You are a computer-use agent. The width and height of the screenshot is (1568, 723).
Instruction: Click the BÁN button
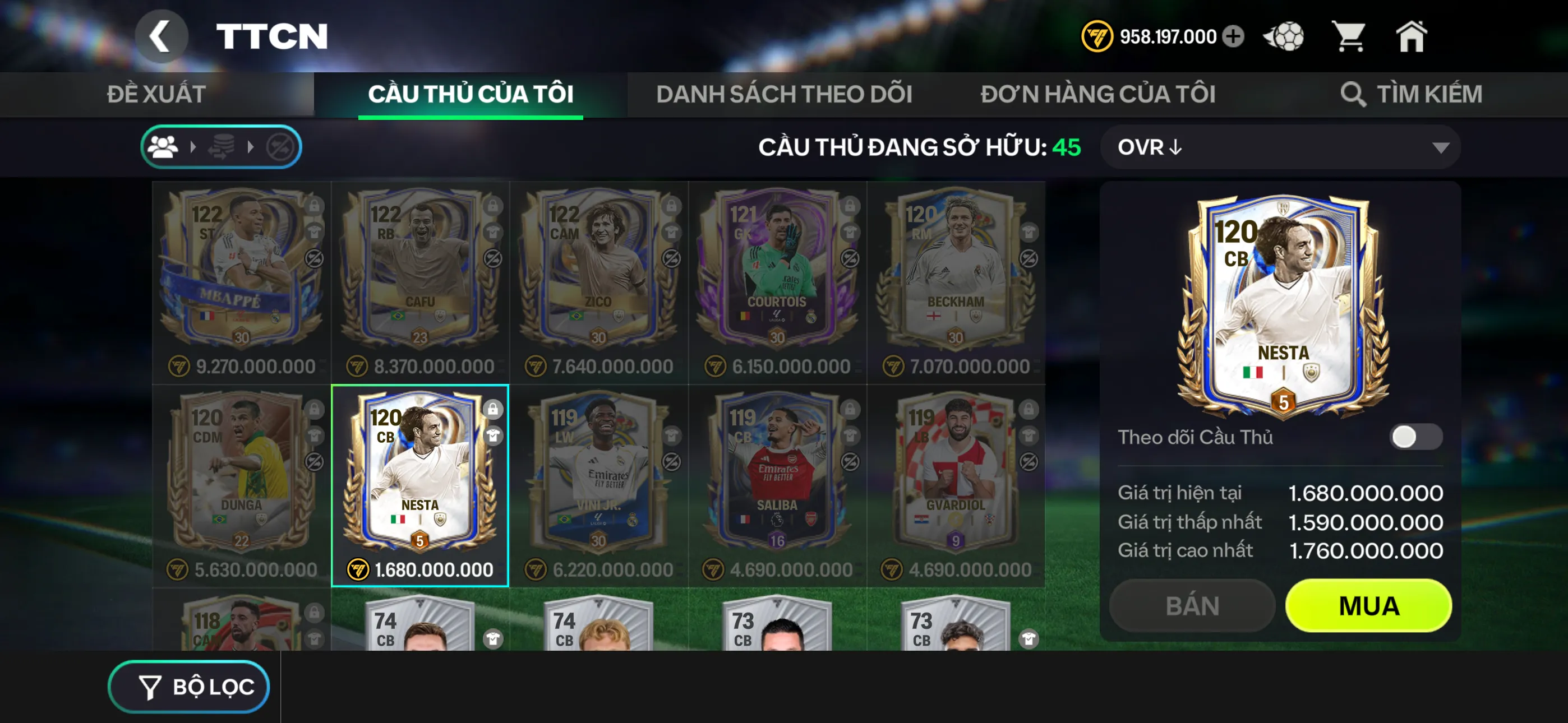[x=1191, y=605]
